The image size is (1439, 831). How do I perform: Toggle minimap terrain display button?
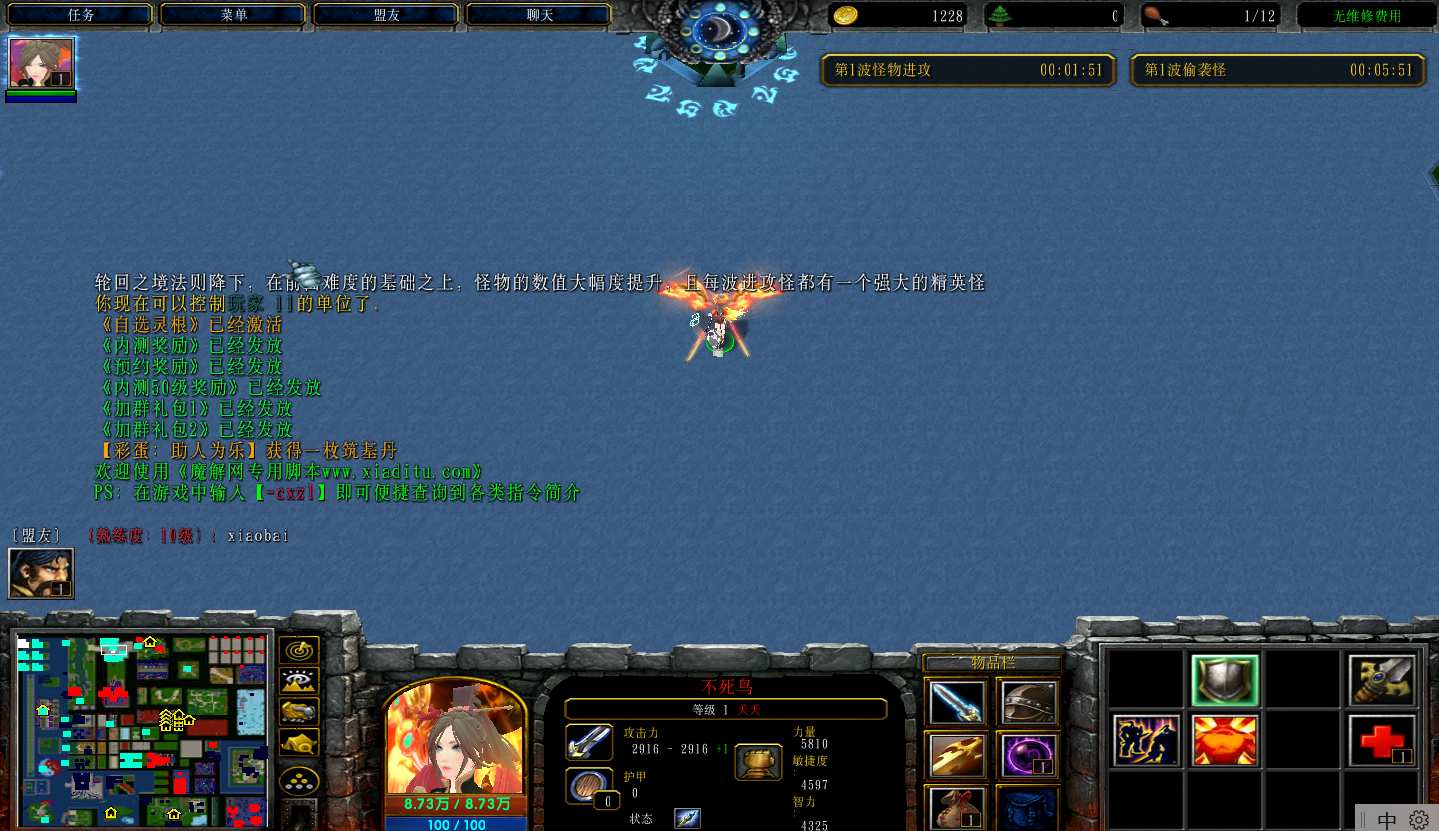[x=299, y=681]
